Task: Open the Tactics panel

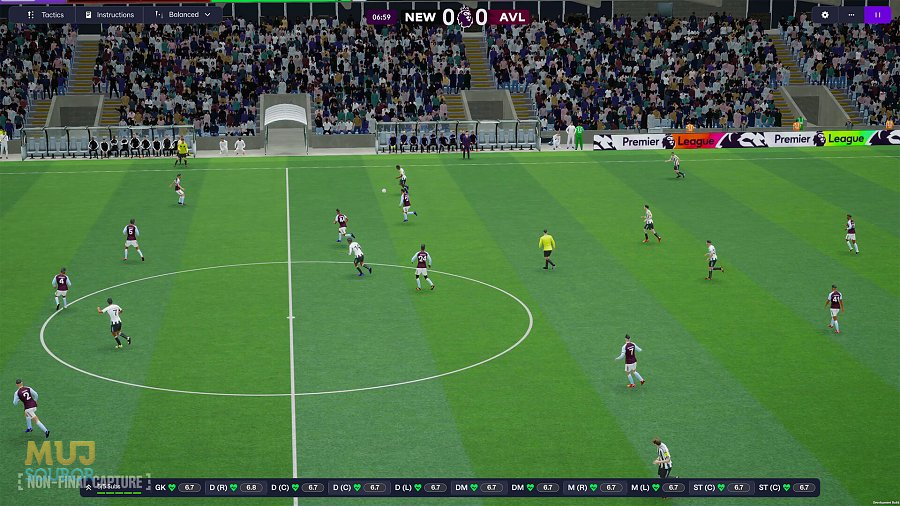Action: point(46,15)
